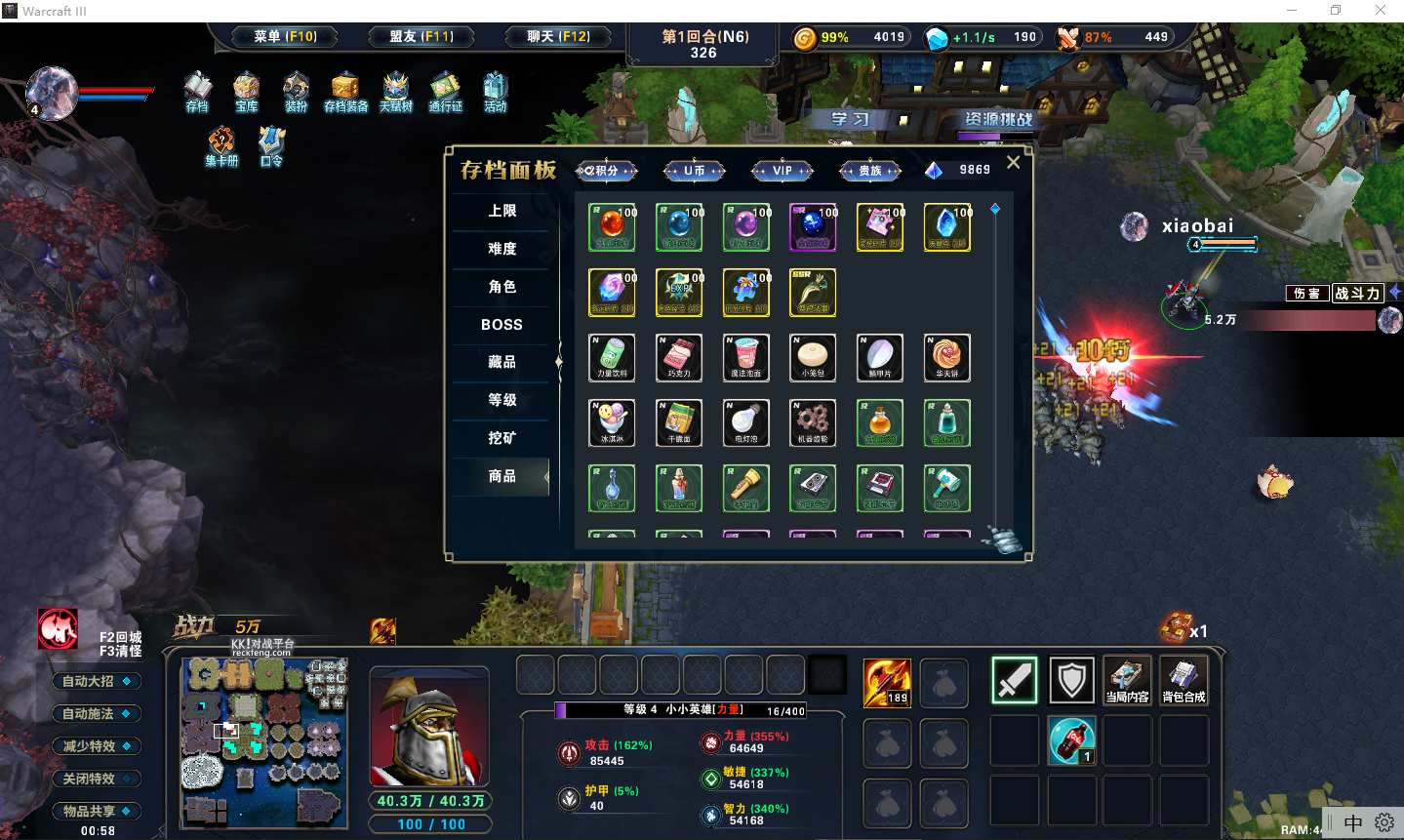Select the 冰淇淋 ice cream item
This screenshot has height=840, width=1404.
point(613,423)
